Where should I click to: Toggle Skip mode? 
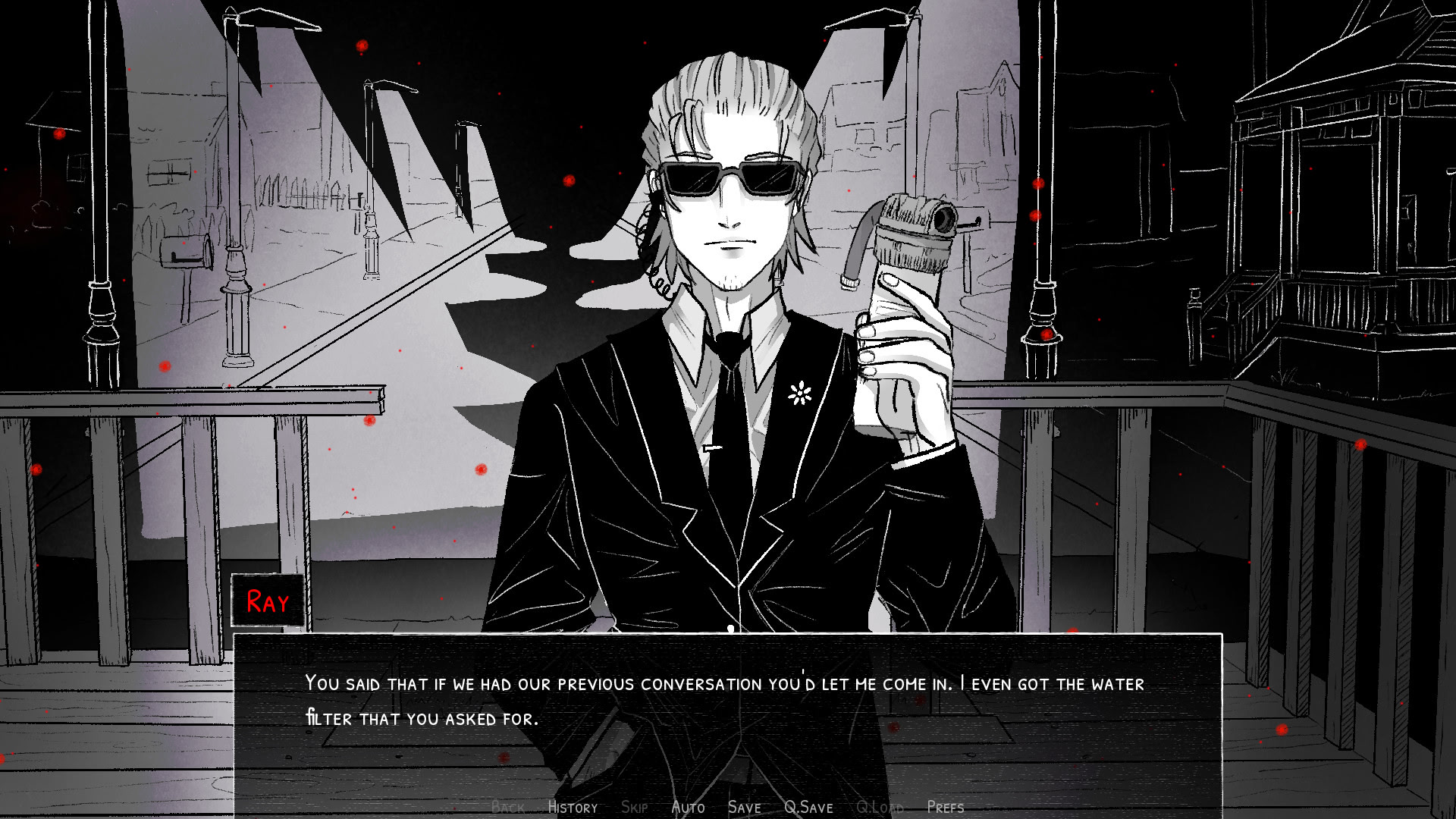pos(634,808)
